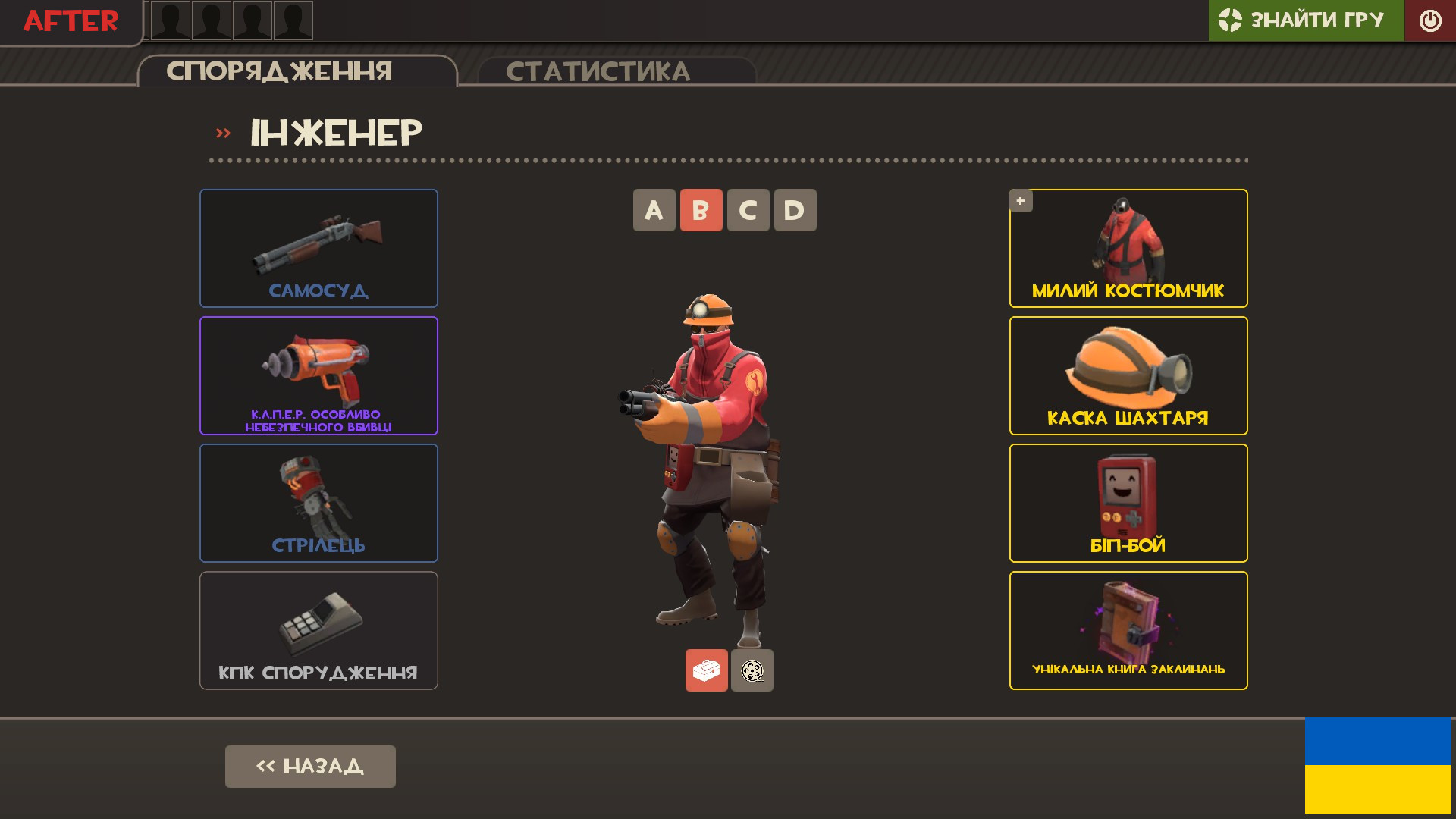
Task: Switch to loadout preset A
Action: 653,210
